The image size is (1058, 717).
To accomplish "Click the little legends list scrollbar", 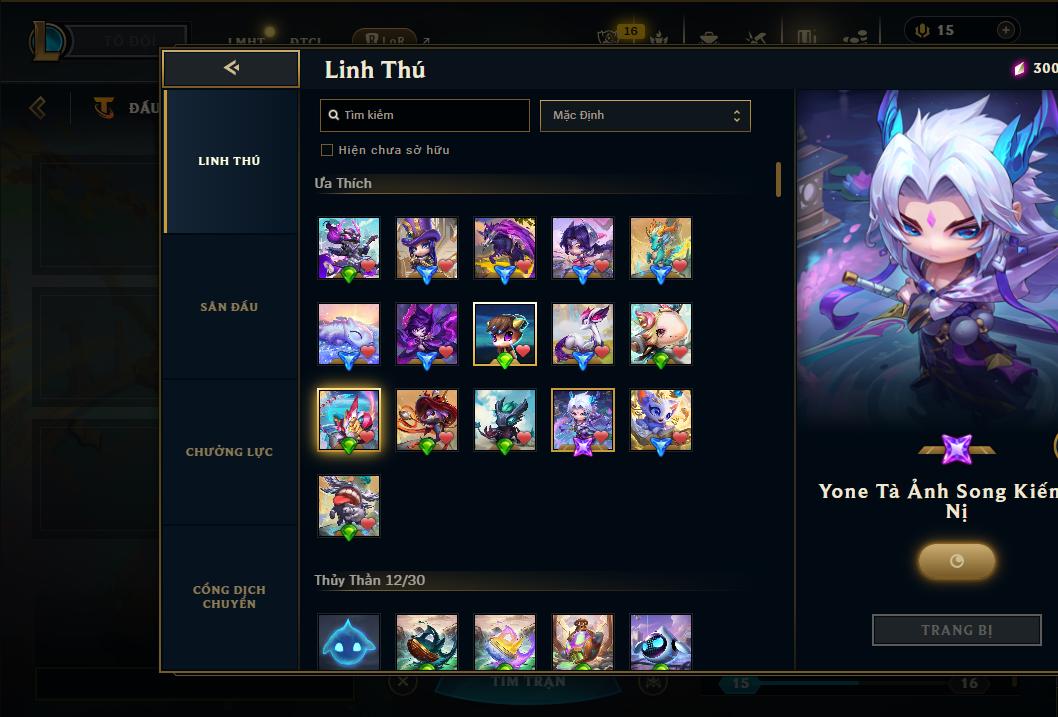I will point(778,180).
